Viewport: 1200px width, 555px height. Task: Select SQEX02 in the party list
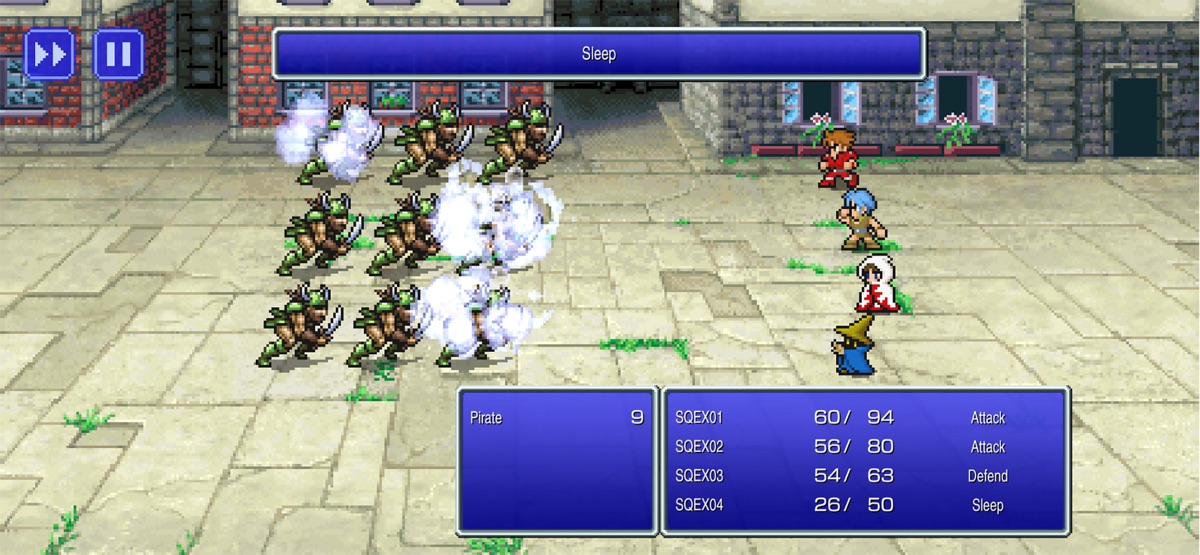coord(865,447)
